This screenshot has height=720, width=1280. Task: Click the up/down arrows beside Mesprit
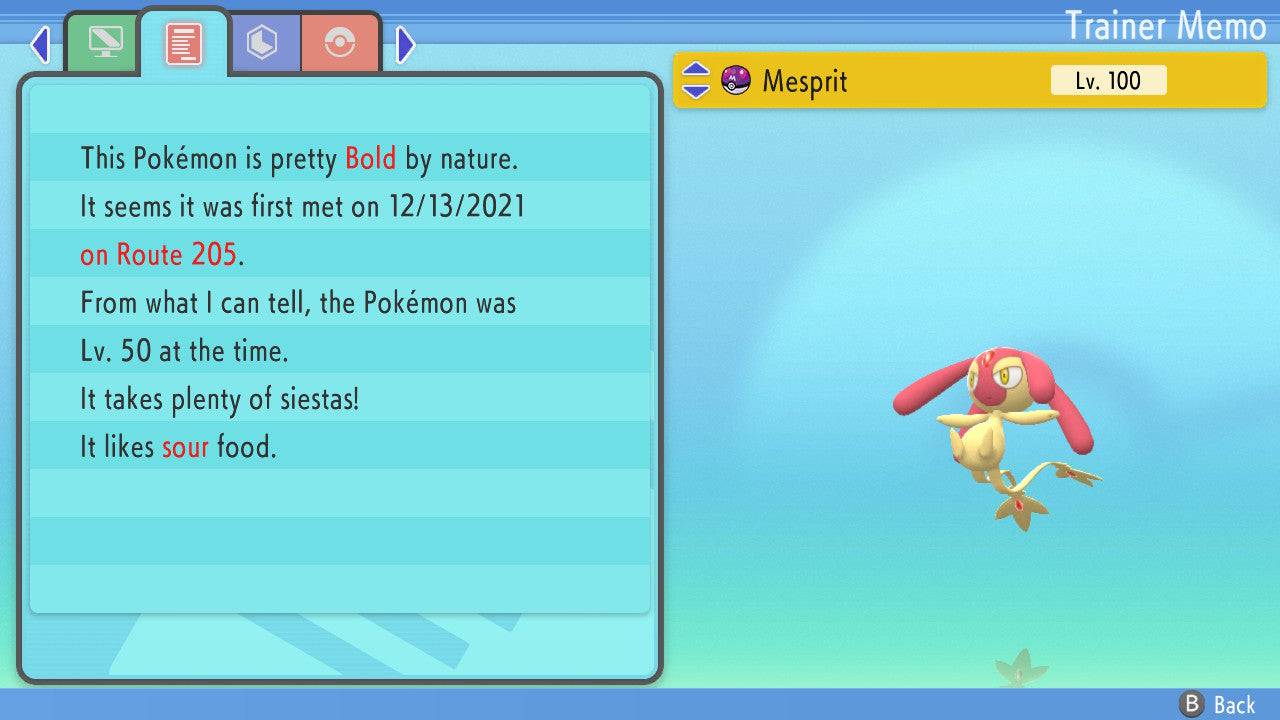695,81
